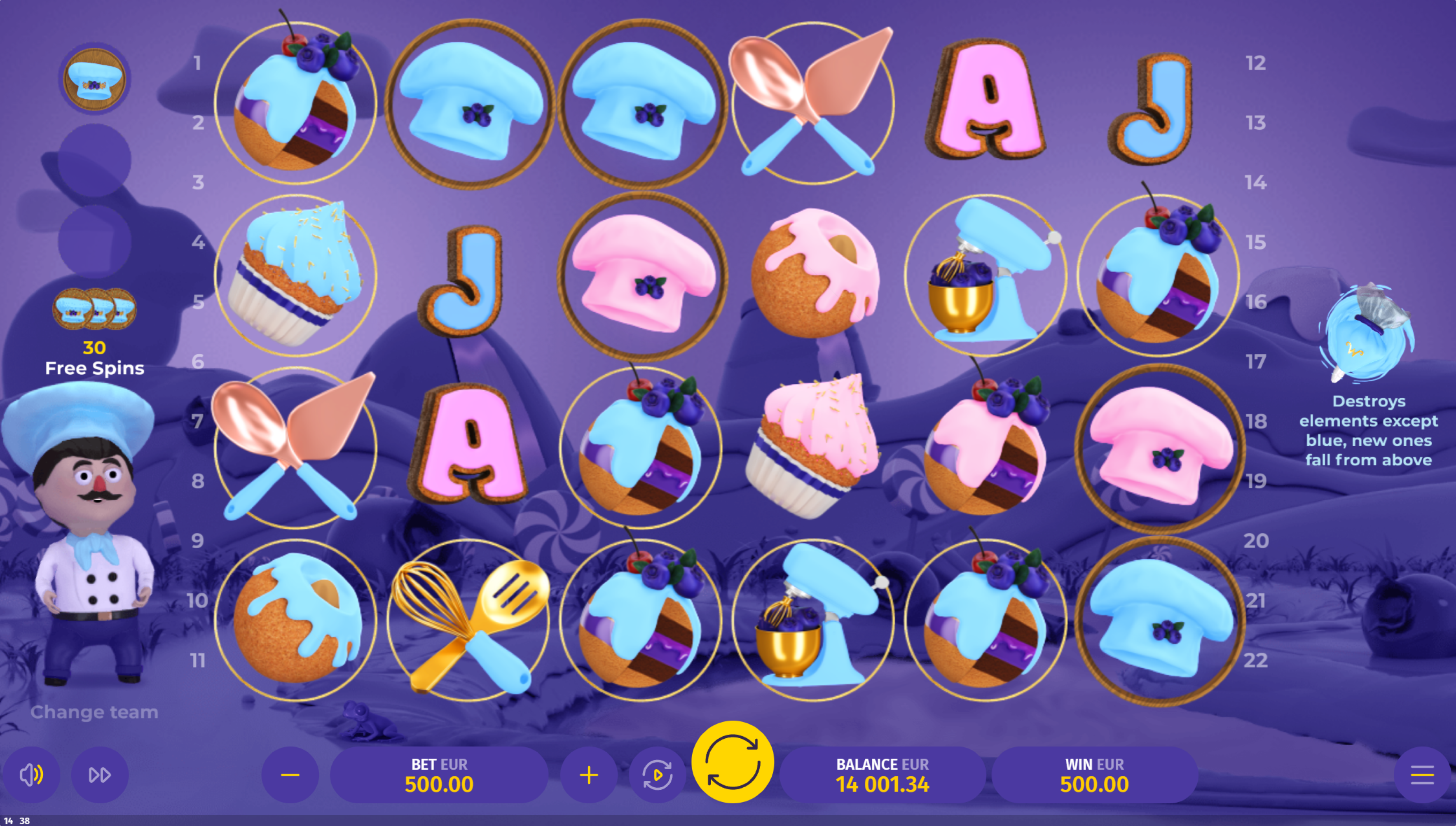The image size is (1456, 826).
Task: Toggle the sound speaker icon
Action: [x=32, y=775]
